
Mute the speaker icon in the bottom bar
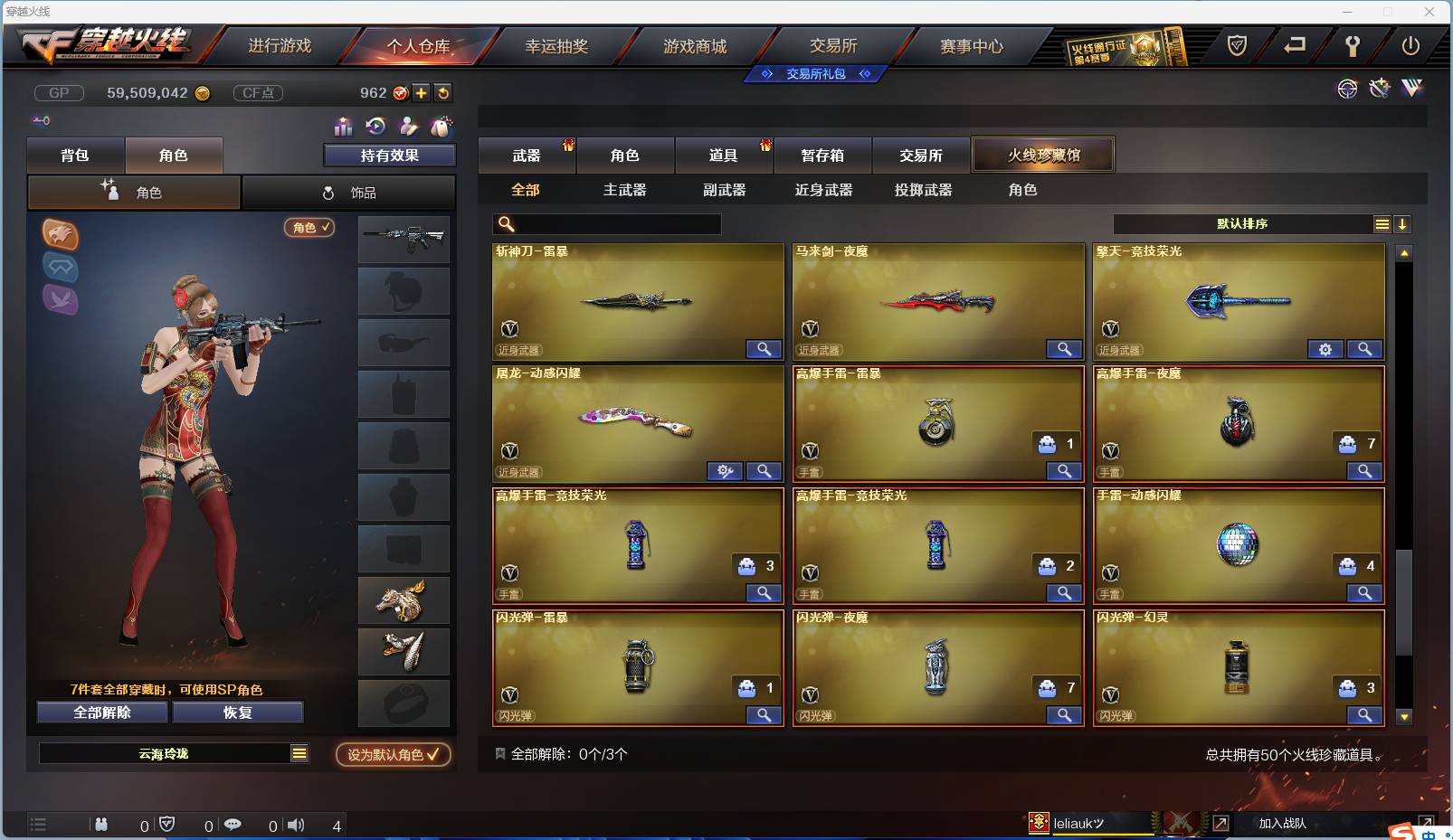[x=297, y=825]
